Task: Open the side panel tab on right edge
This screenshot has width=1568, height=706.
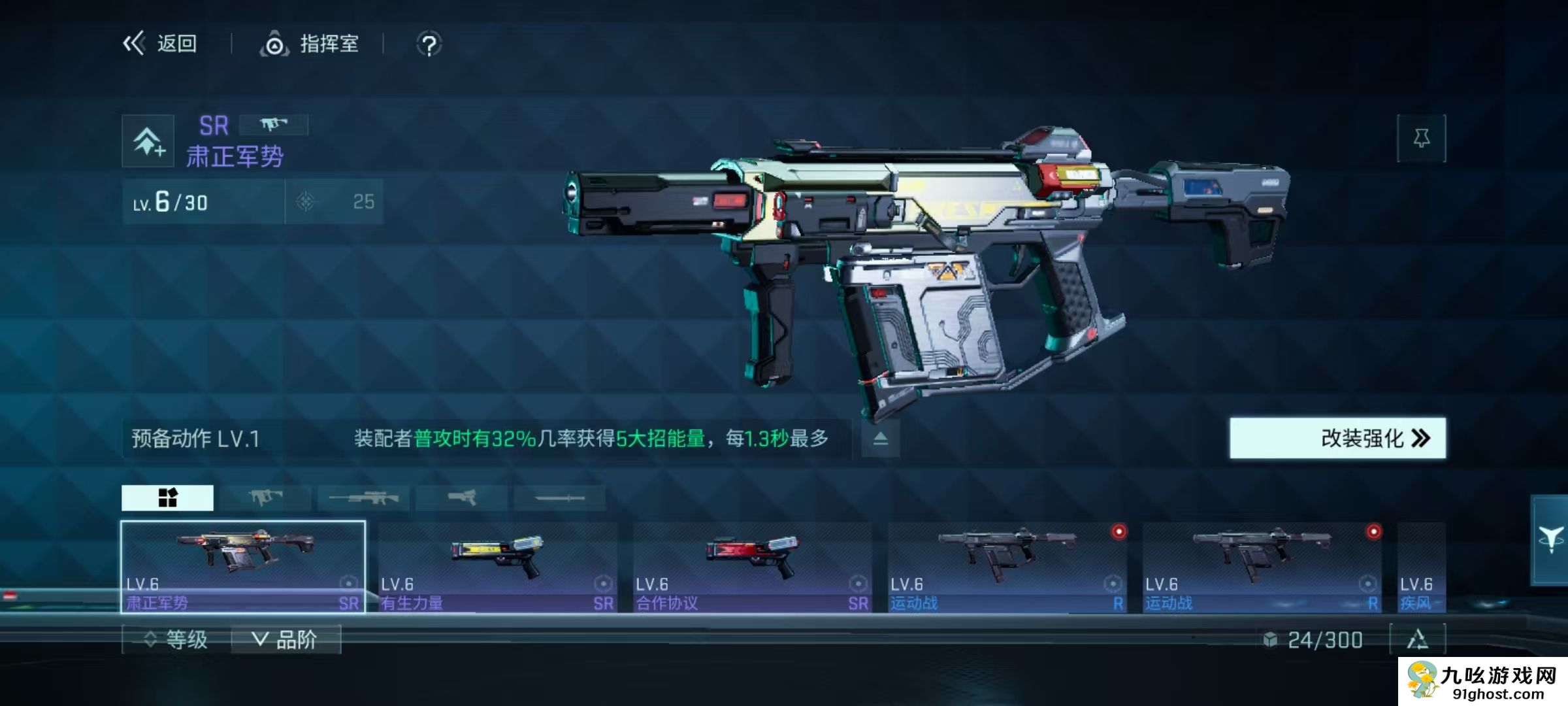Action: pos(1550,540)
